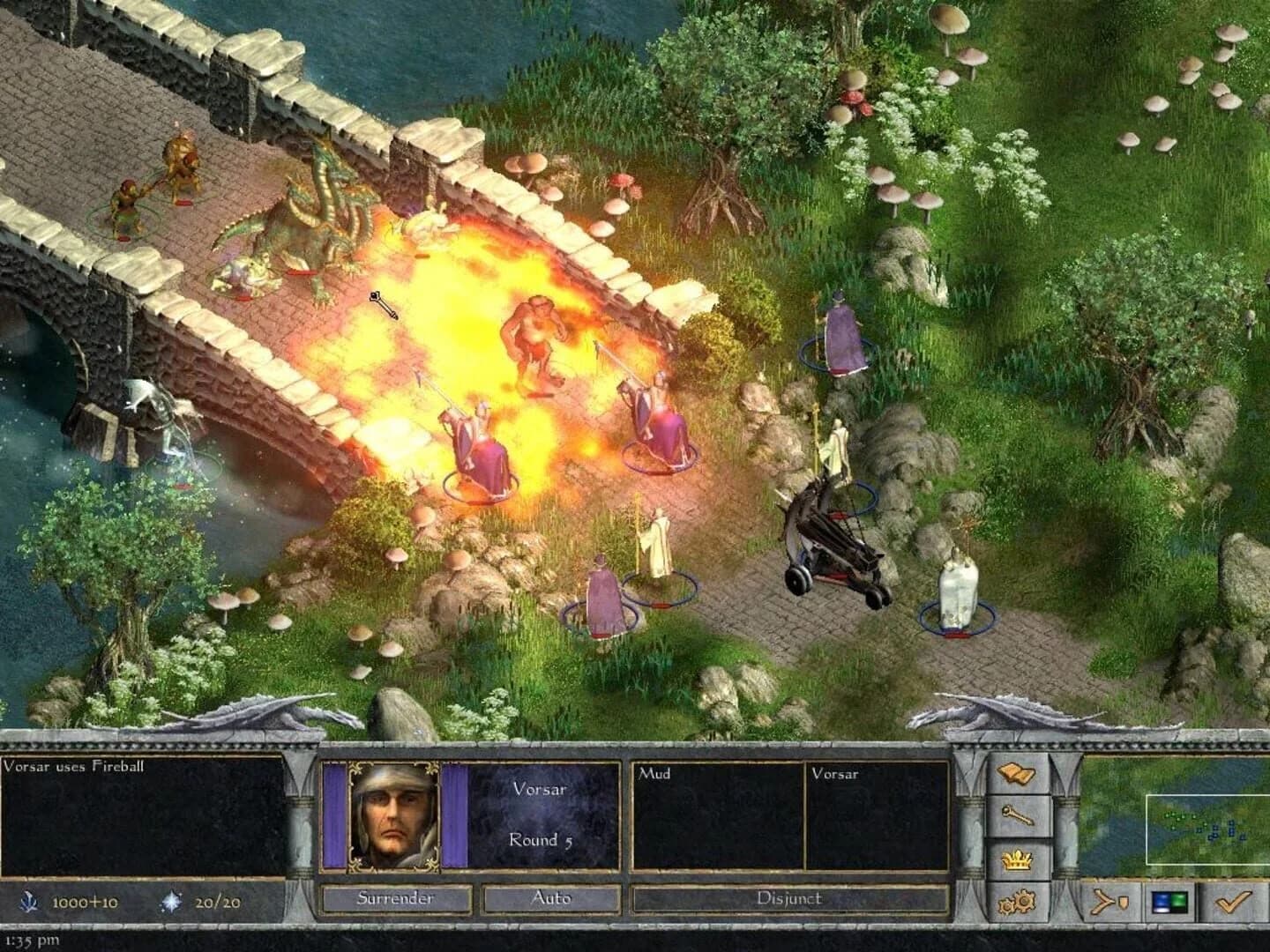Click the white viewport rectangle on the minimap

pos(1206,829)
